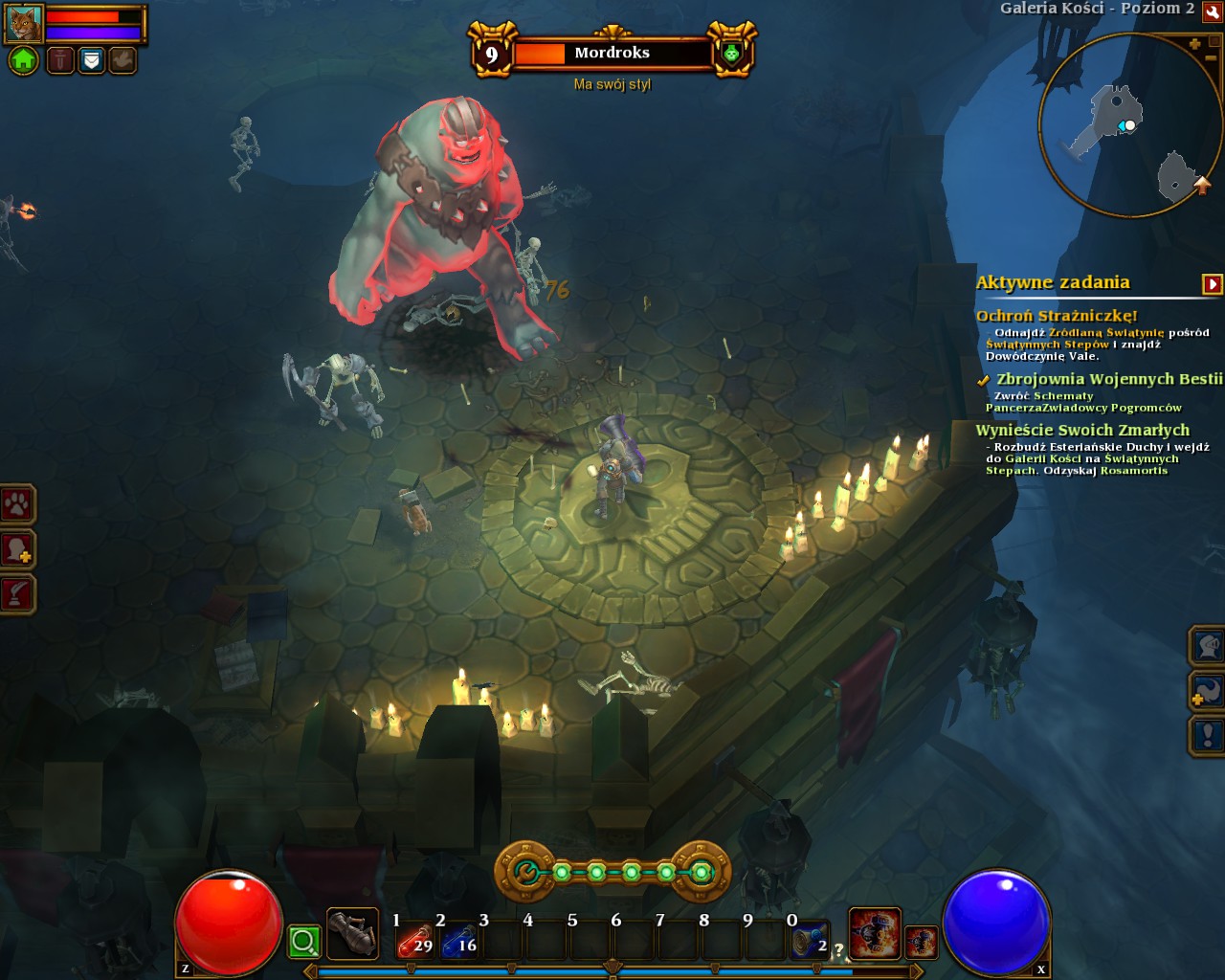The height and width of the screenshot is (980, 1225).
Task: Open the character sheet silhouette button
Action: click(x=18, y=549)
